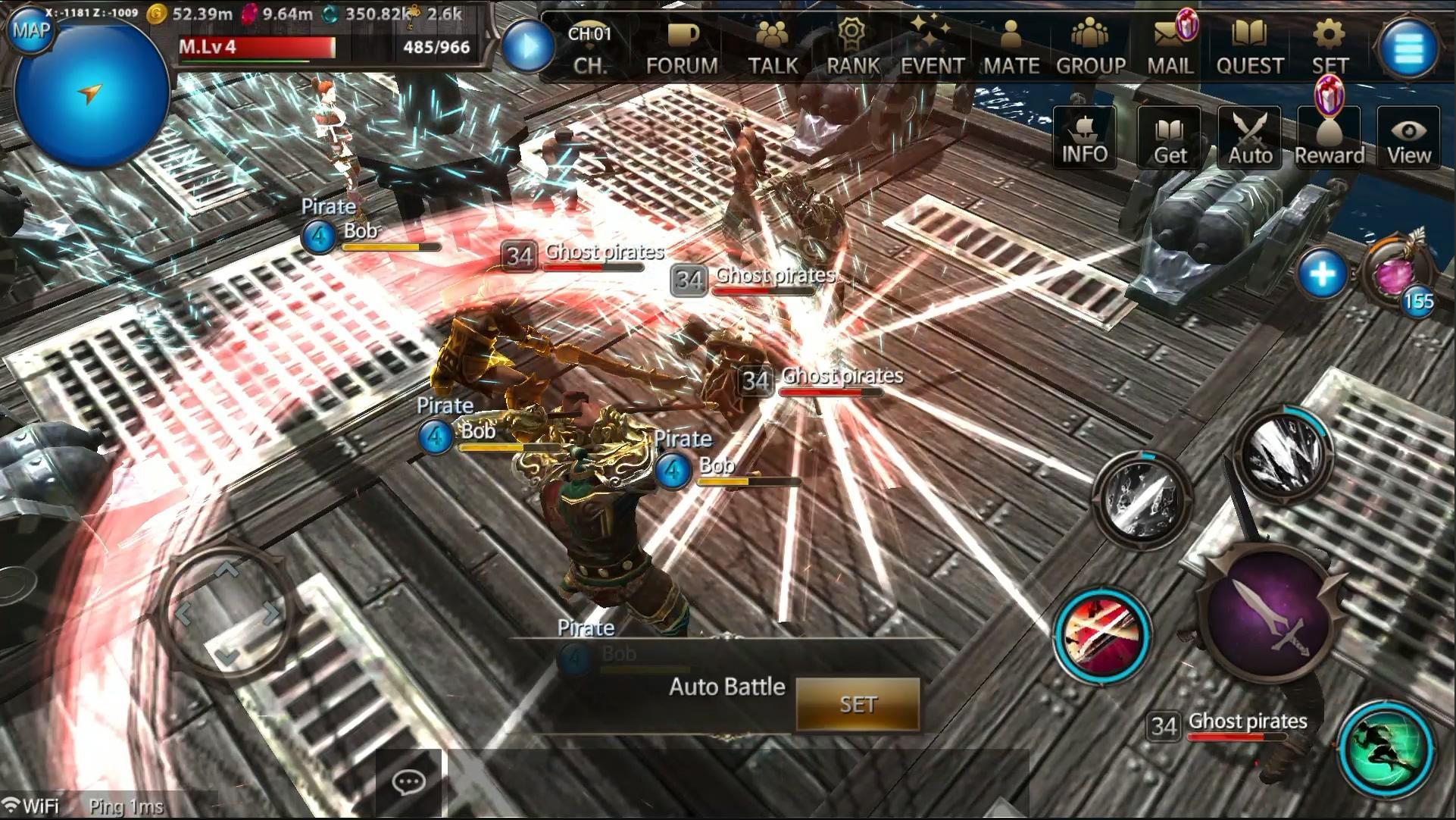Image resolution: width=1456 pixels, height=820 pixels.
Task: Open the FORUM panel
Action: 681,47
